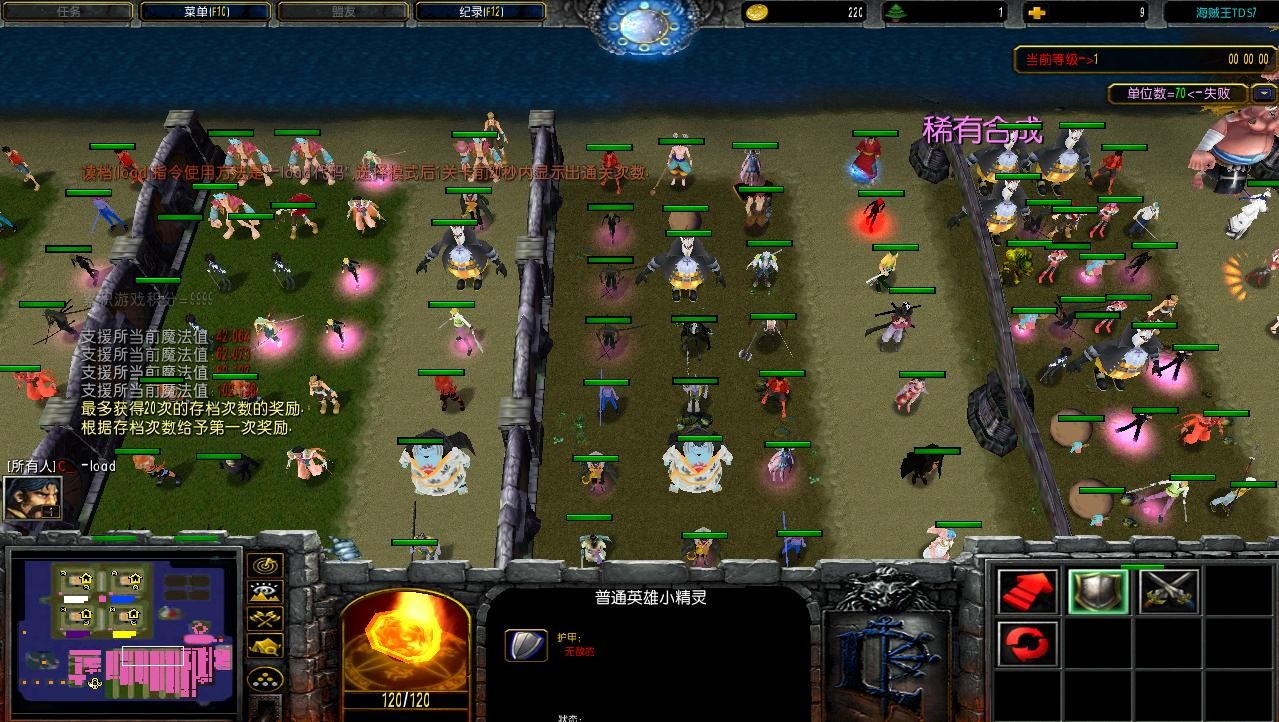The width and height of the screenshot is (1279, 722).
Task: Use the red arrow move command
Action: coord(1028,591)
